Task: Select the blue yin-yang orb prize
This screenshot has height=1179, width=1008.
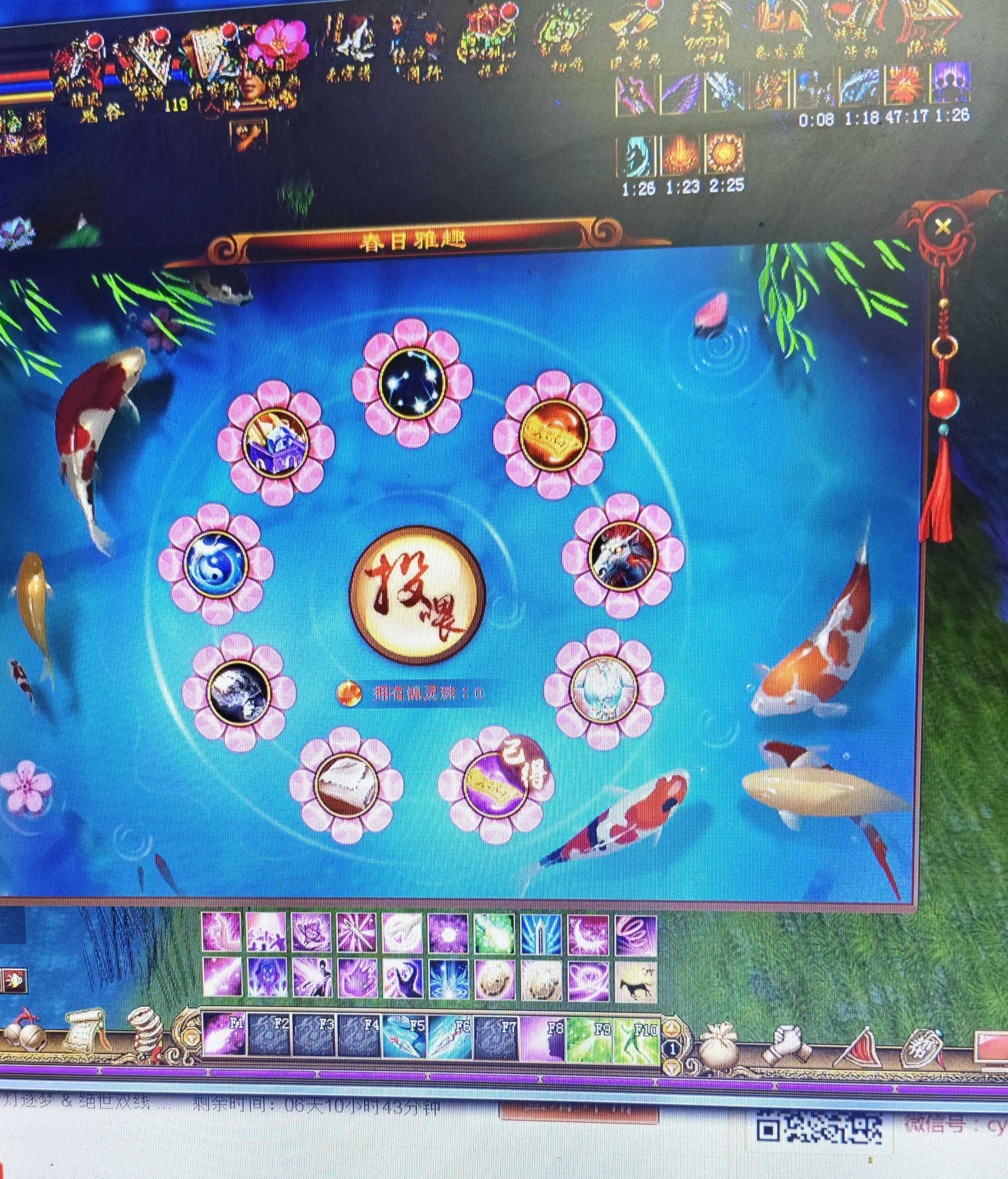Action: pyautogui.click(x=216, y=563)
